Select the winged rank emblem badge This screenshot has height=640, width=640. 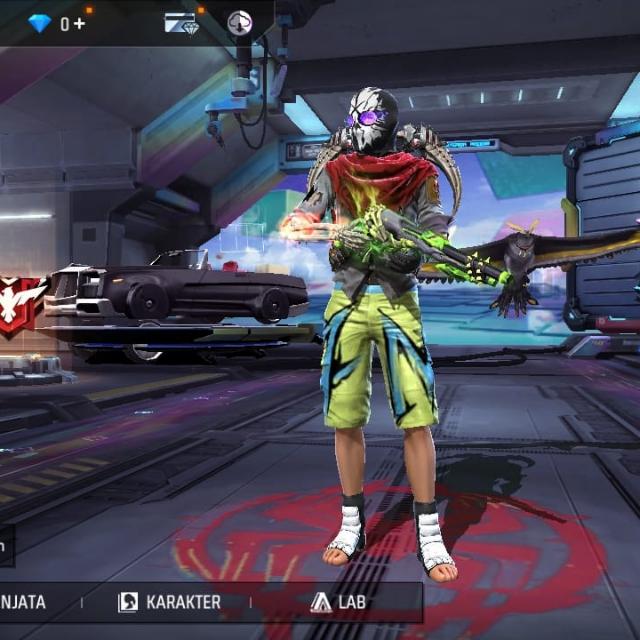click(18, 301)
